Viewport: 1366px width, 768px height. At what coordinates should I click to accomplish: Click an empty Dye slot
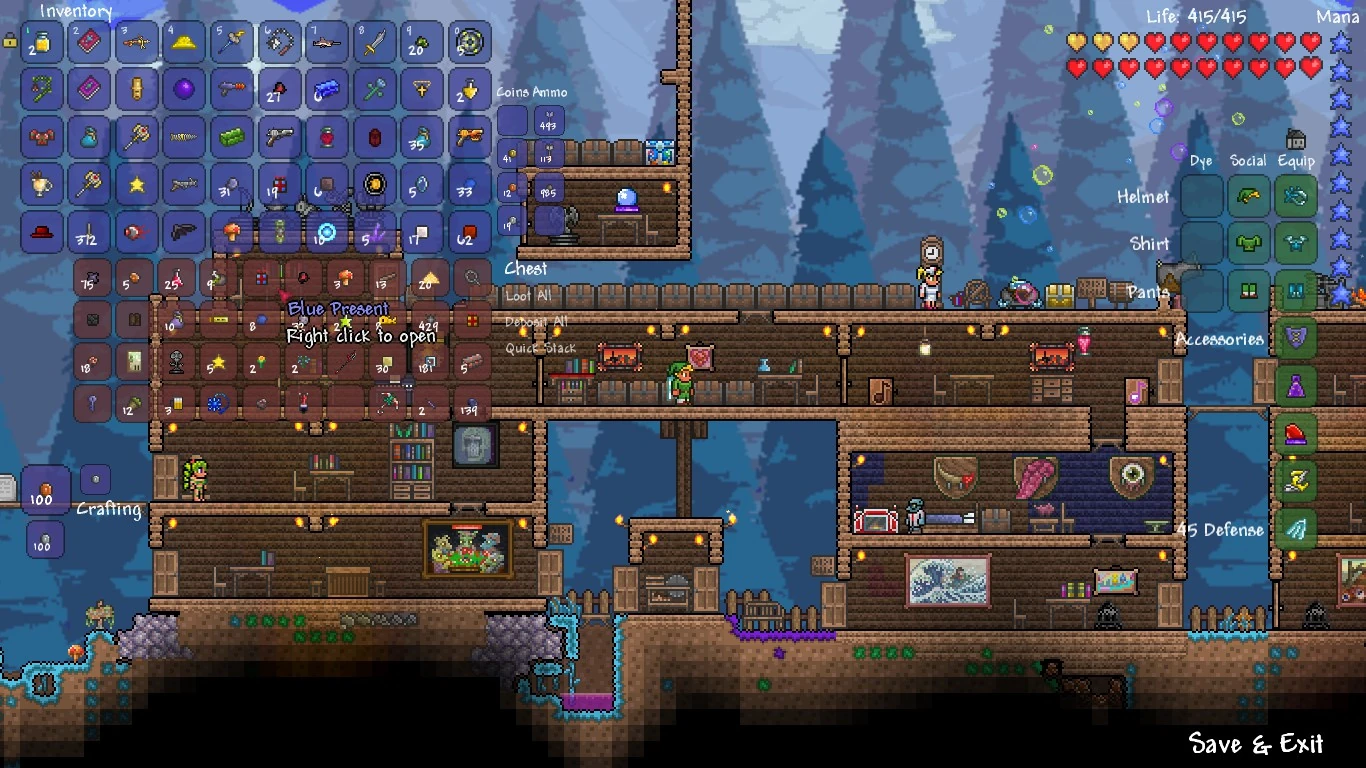pyautogui.click(x=1201, y=197)
